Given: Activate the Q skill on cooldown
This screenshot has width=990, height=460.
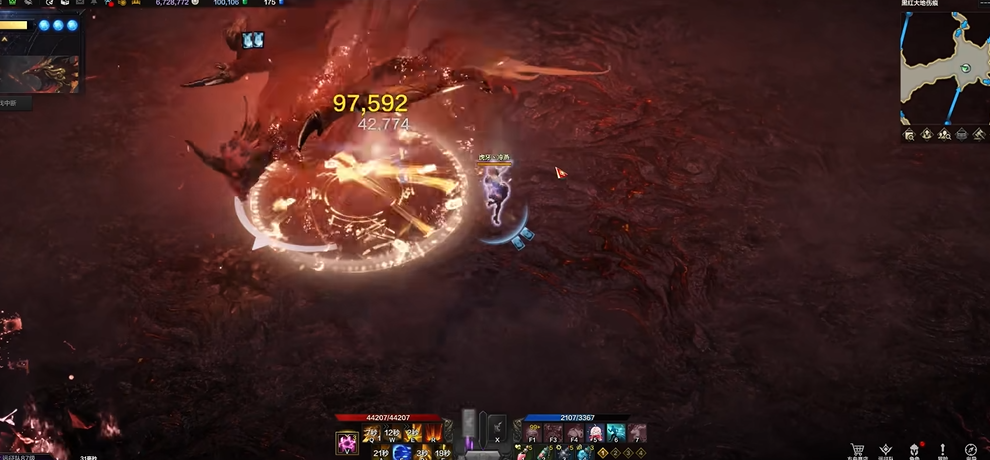Looking at the screenshot, I should 371,435.
